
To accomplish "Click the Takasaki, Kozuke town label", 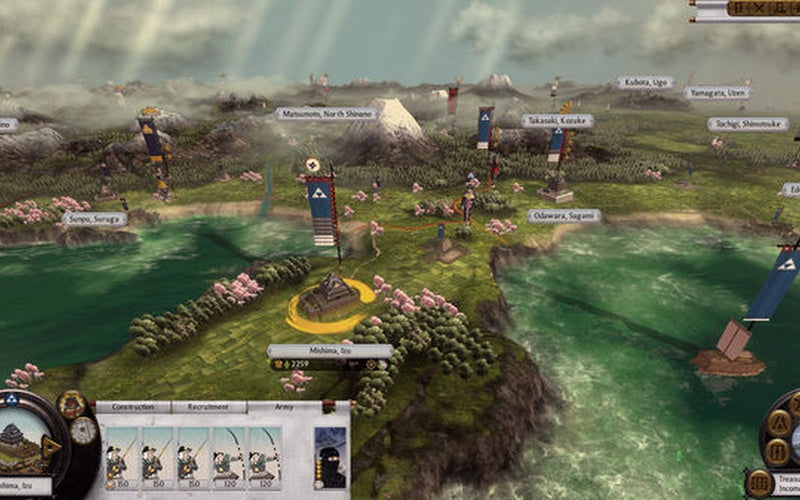I will 557,120.
